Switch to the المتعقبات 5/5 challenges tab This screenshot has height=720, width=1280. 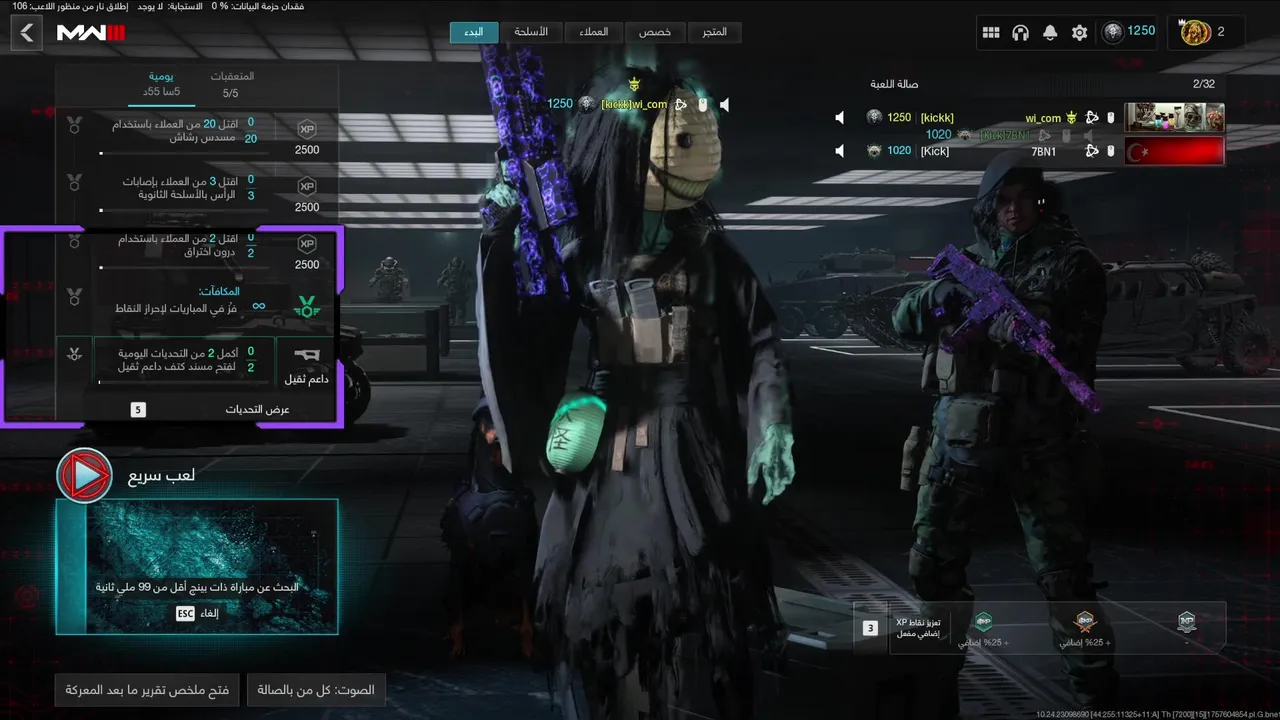click(x=231, y=84)
